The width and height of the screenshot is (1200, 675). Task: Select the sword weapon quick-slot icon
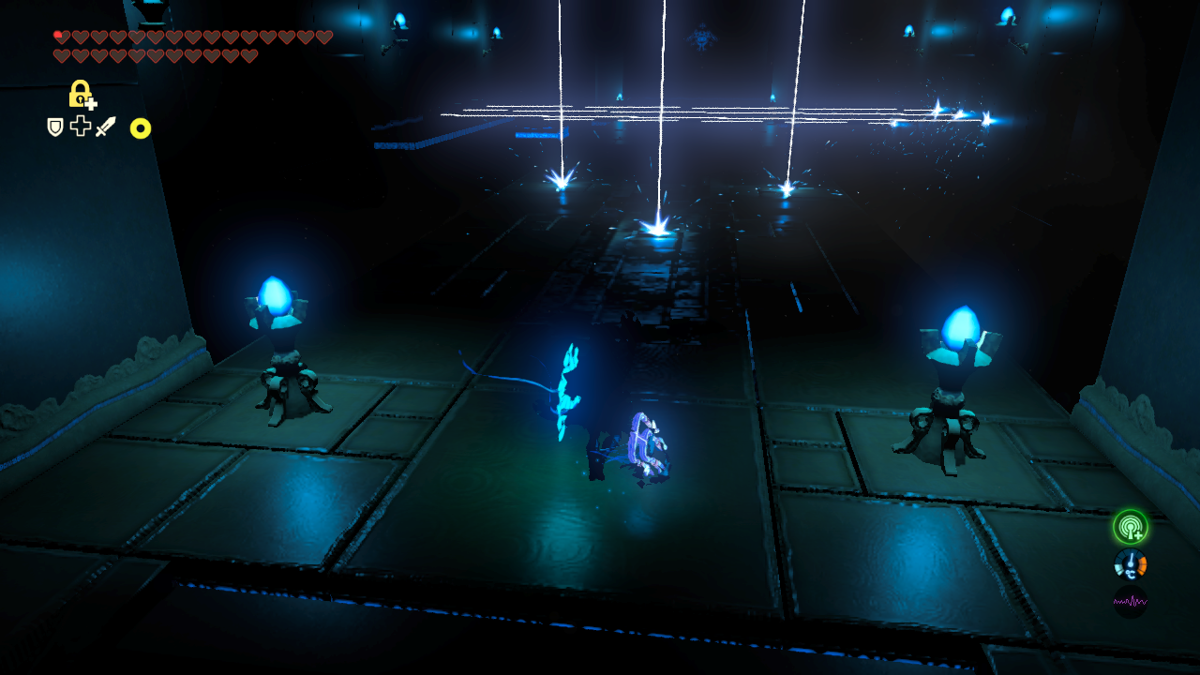tap(105, 127)
